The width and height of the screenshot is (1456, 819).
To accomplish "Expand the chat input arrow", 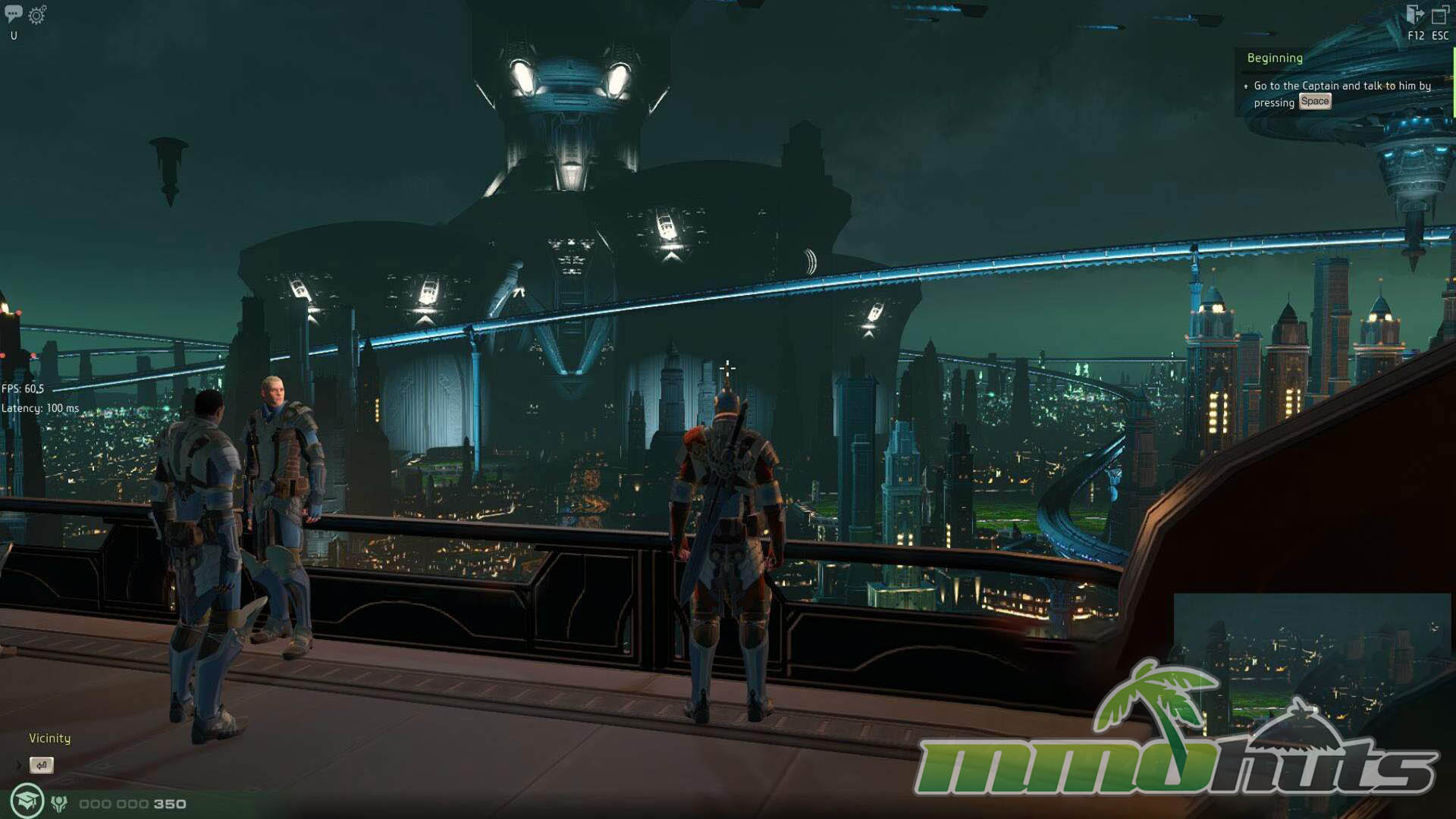I will pyautogui.click(x=20, y=765).
